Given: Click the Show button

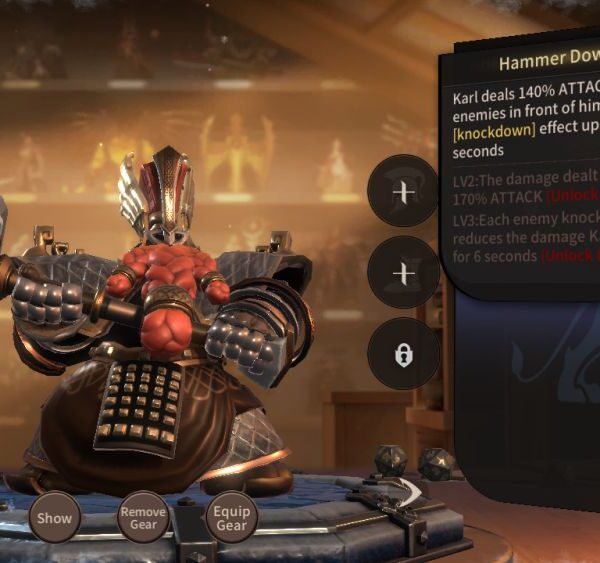Looking at the screenshot, I should [x=55, y=518].
